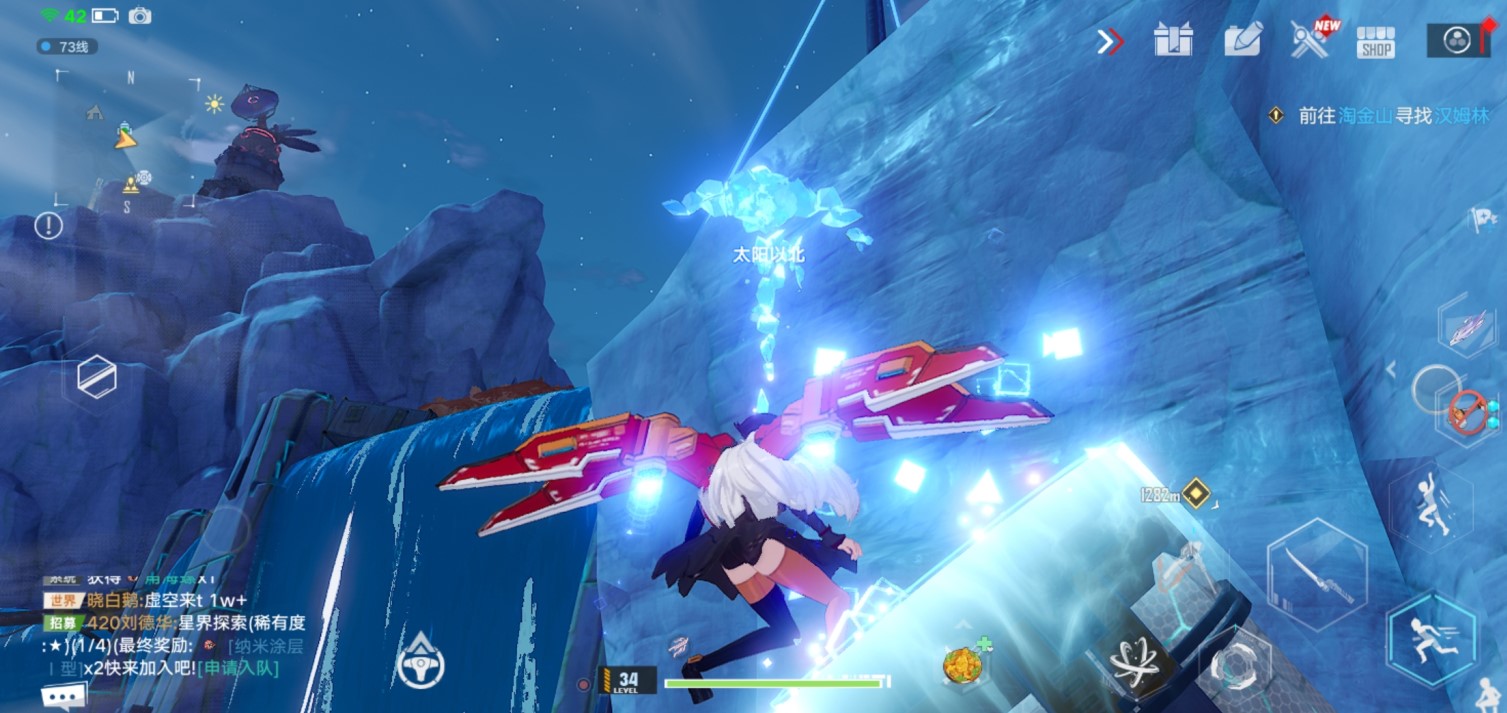
Task: Open the pencil and notebook icon
Action: [1243, 40]
